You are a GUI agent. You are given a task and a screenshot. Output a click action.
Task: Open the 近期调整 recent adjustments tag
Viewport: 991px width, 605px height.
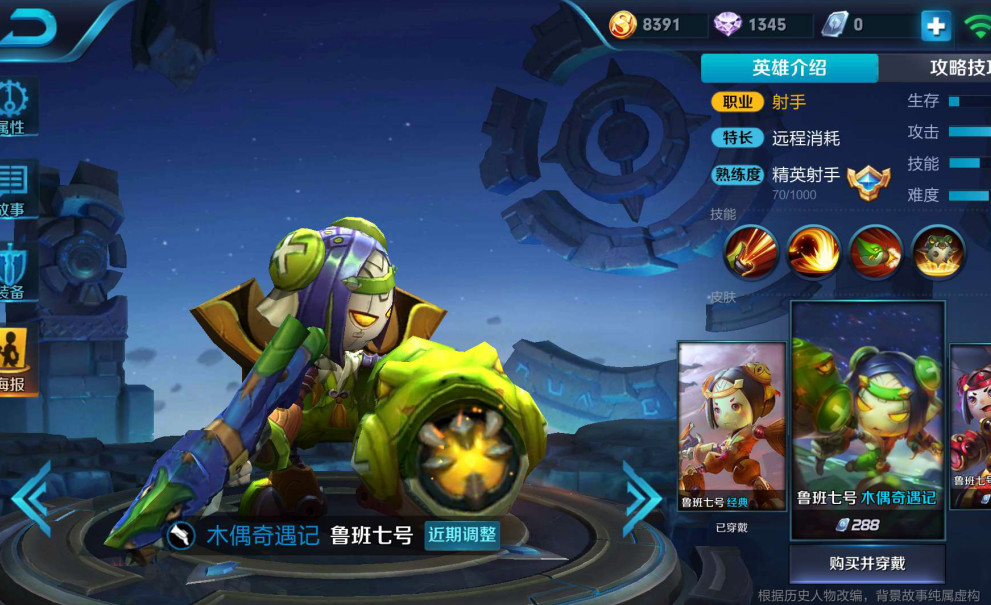pos(462,535)
